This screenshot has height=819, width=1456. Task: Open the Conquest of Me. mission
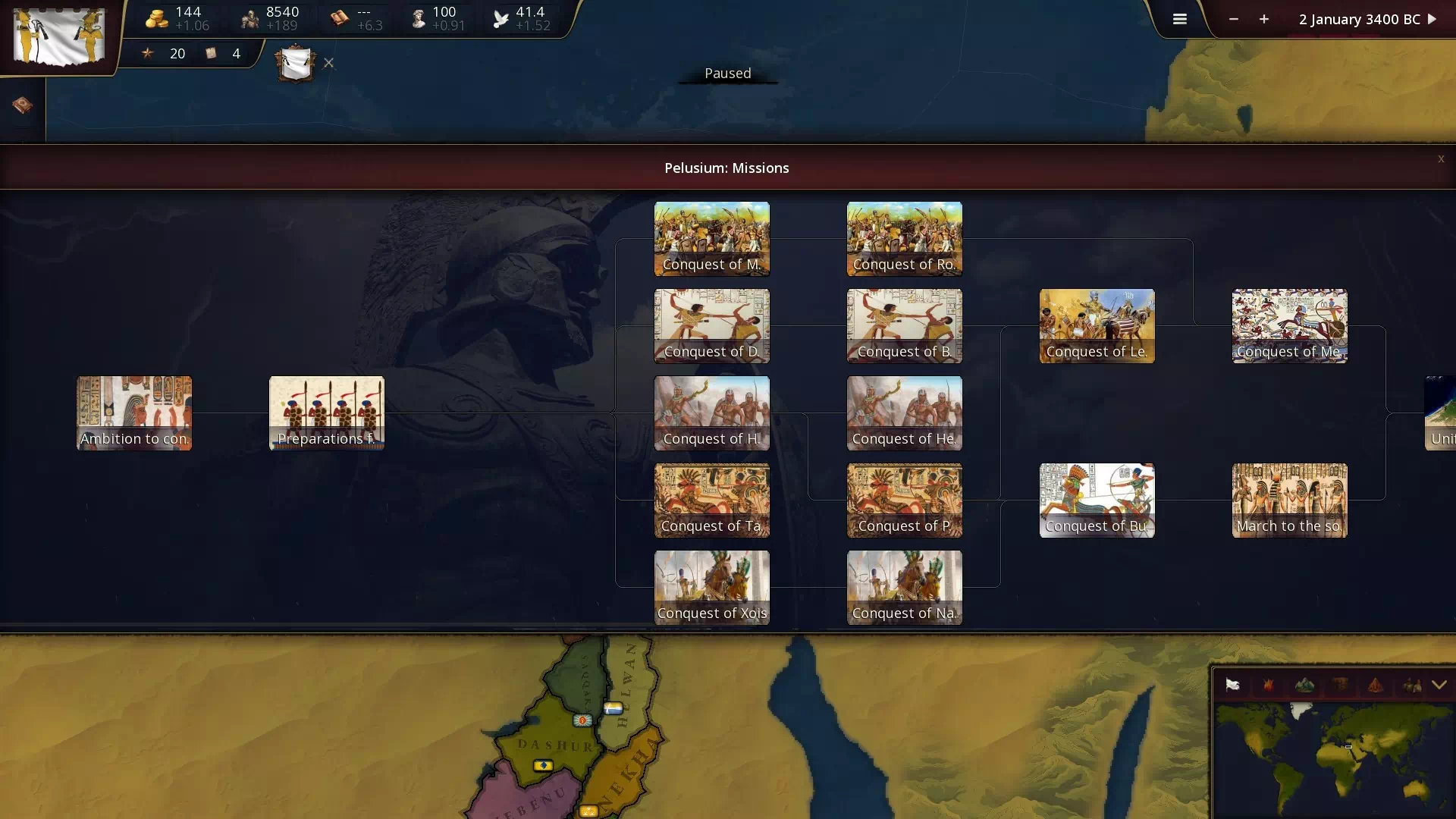click(1289, 325)
